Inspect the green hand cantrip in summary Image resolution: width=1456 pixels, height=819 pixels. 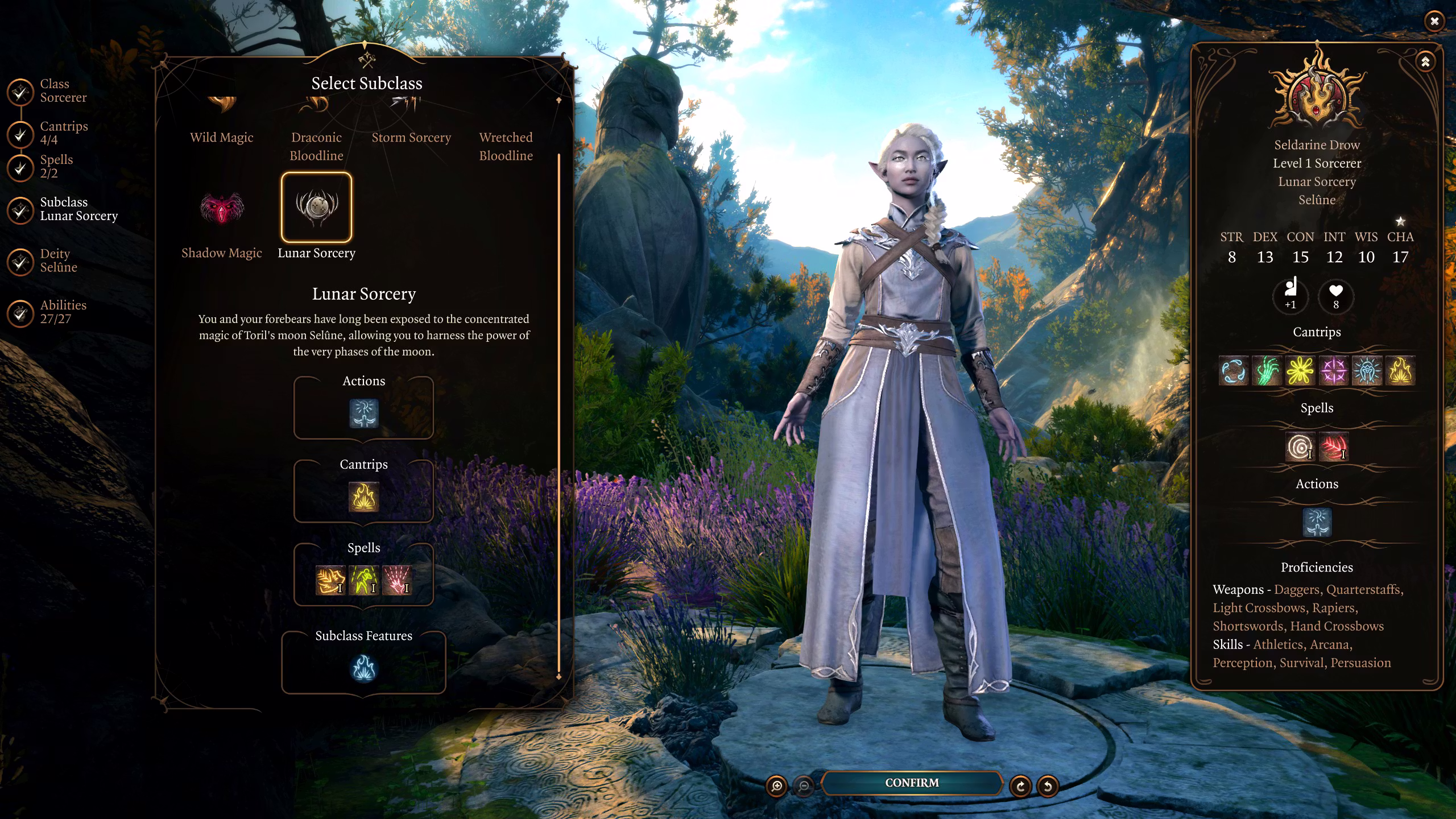click(x=1267, y=371)
